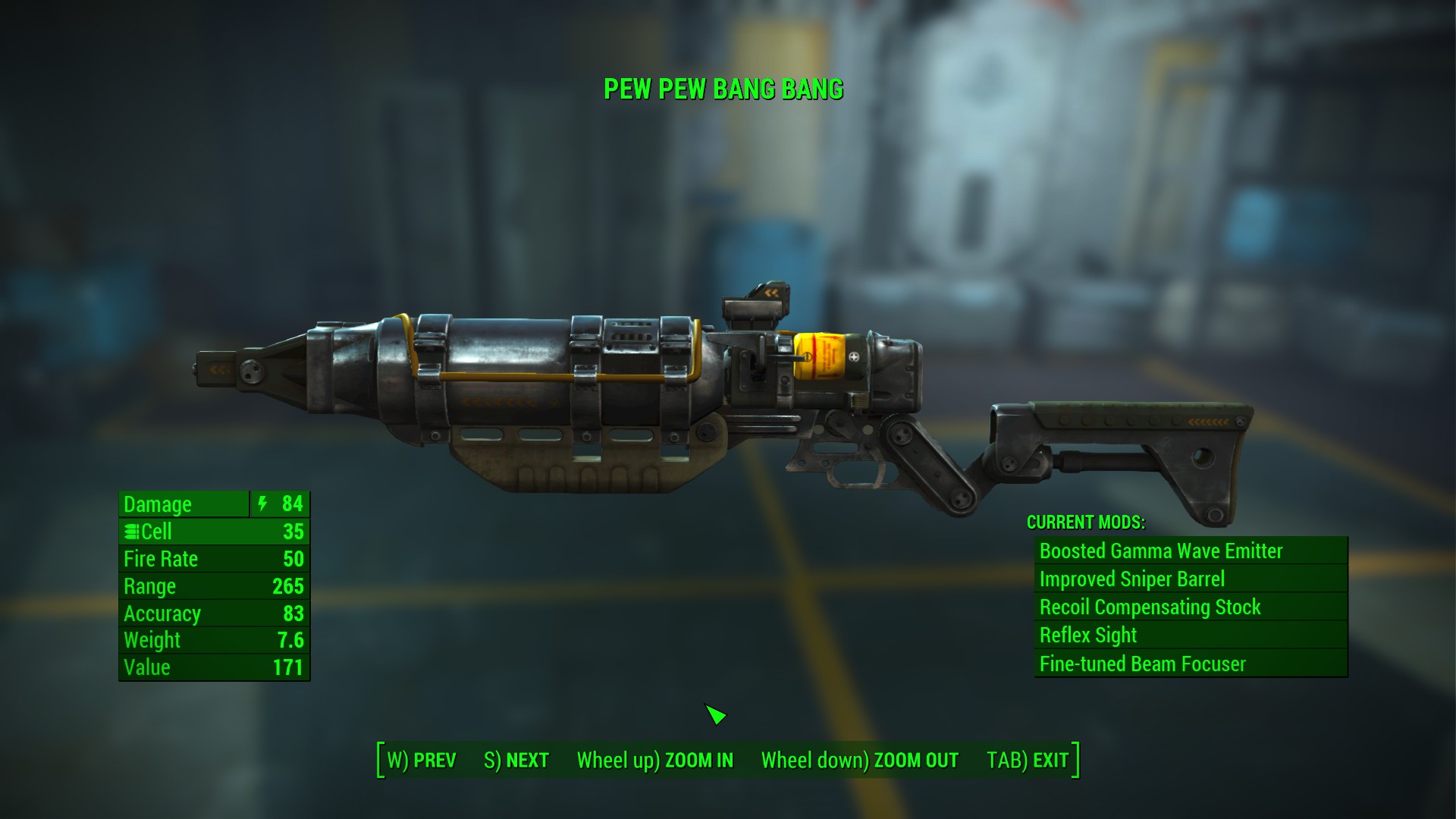Screen dimensions: 1456x819
Task: Click ZOOM IN on the weapon view
Action: (655, 761)
